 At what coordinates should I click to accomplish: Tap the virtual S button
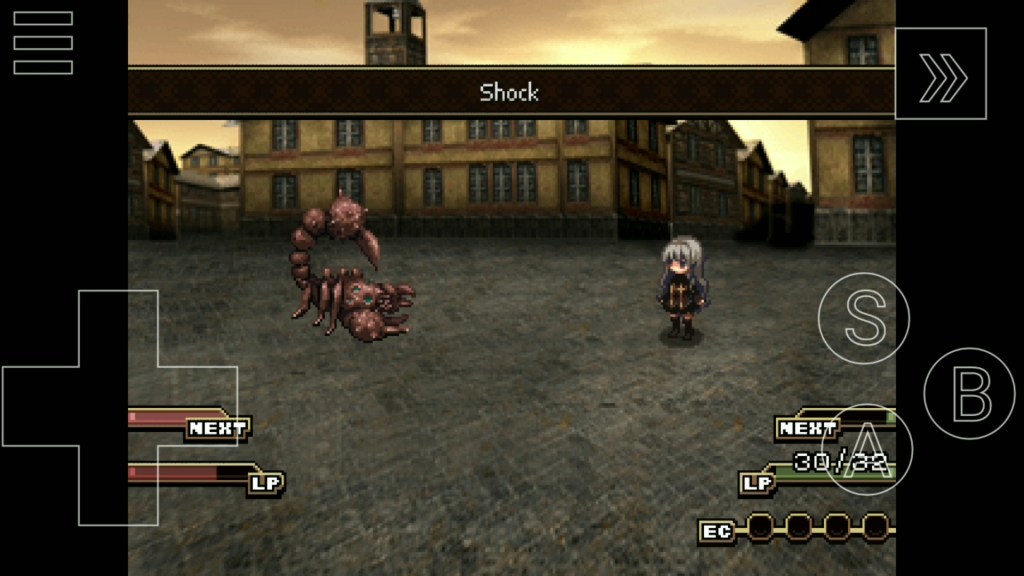coord(864,318)
